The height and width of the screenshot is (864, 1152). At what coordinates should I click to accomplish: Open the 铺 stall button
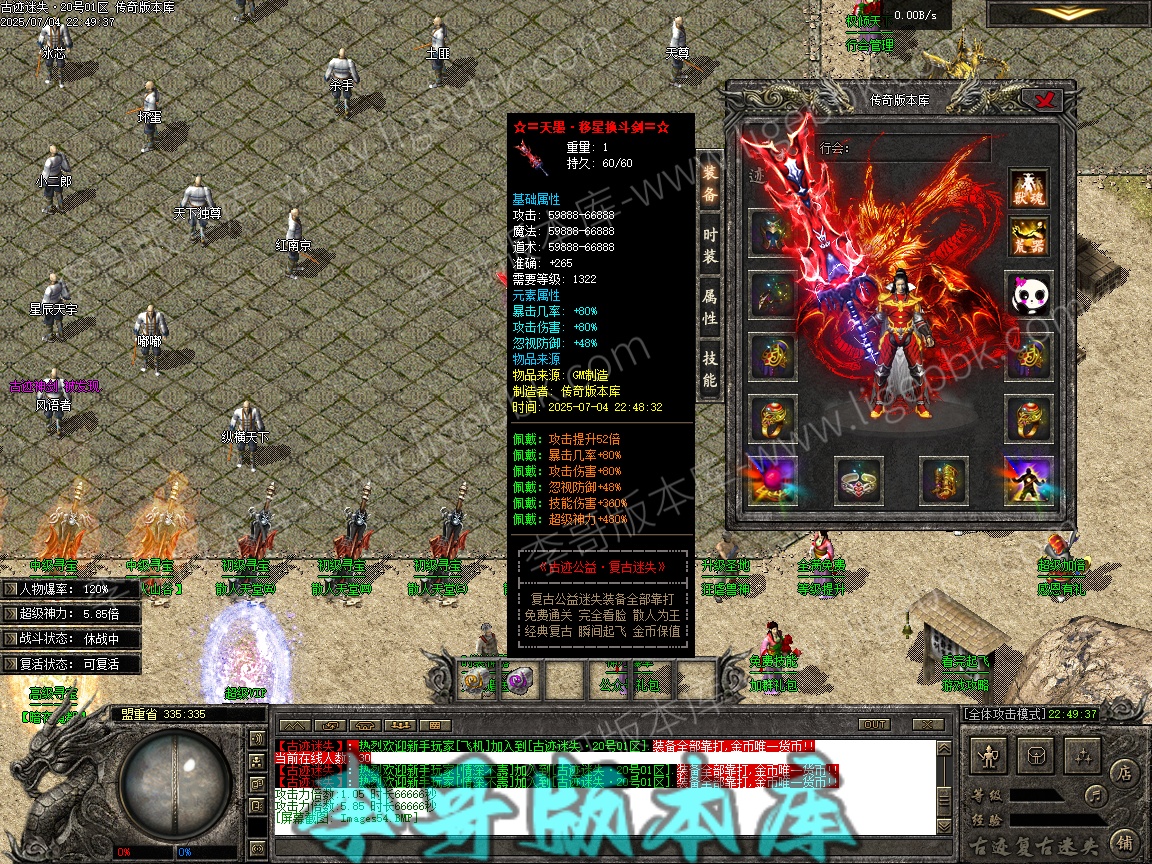1124,842
